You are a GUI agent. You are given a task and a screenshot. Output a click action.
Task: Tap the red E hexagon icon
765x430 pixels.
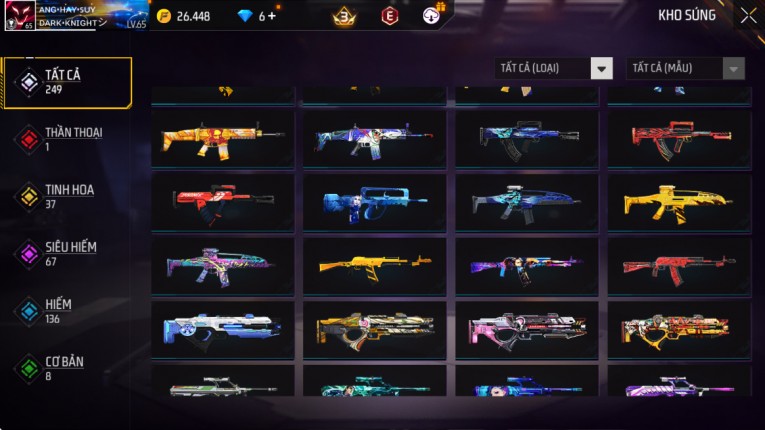tap(389, 16)
